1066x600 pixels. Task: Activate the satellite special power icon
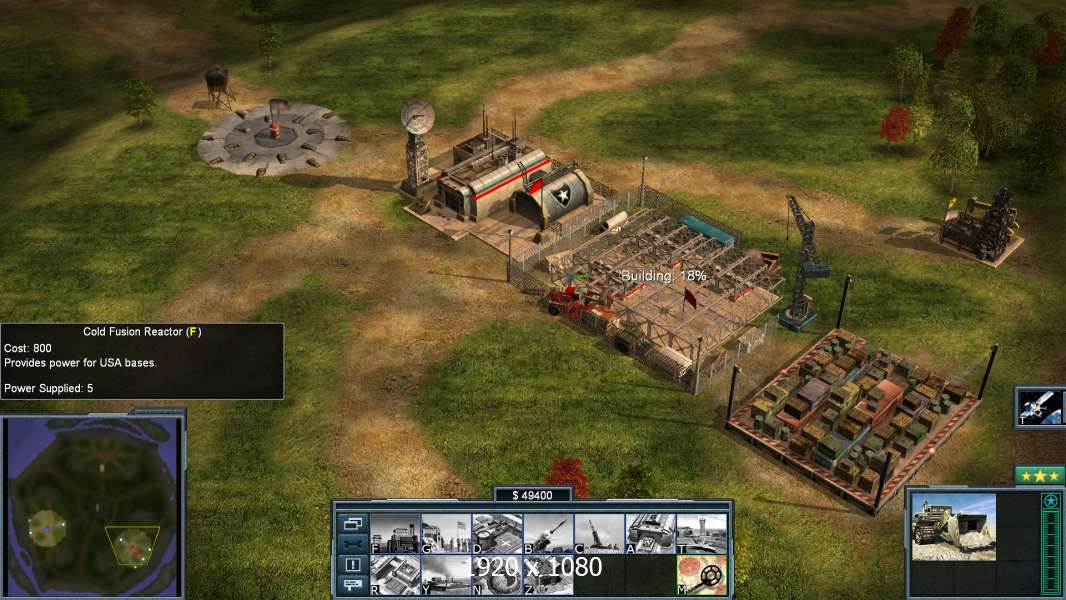(1039, 406)
